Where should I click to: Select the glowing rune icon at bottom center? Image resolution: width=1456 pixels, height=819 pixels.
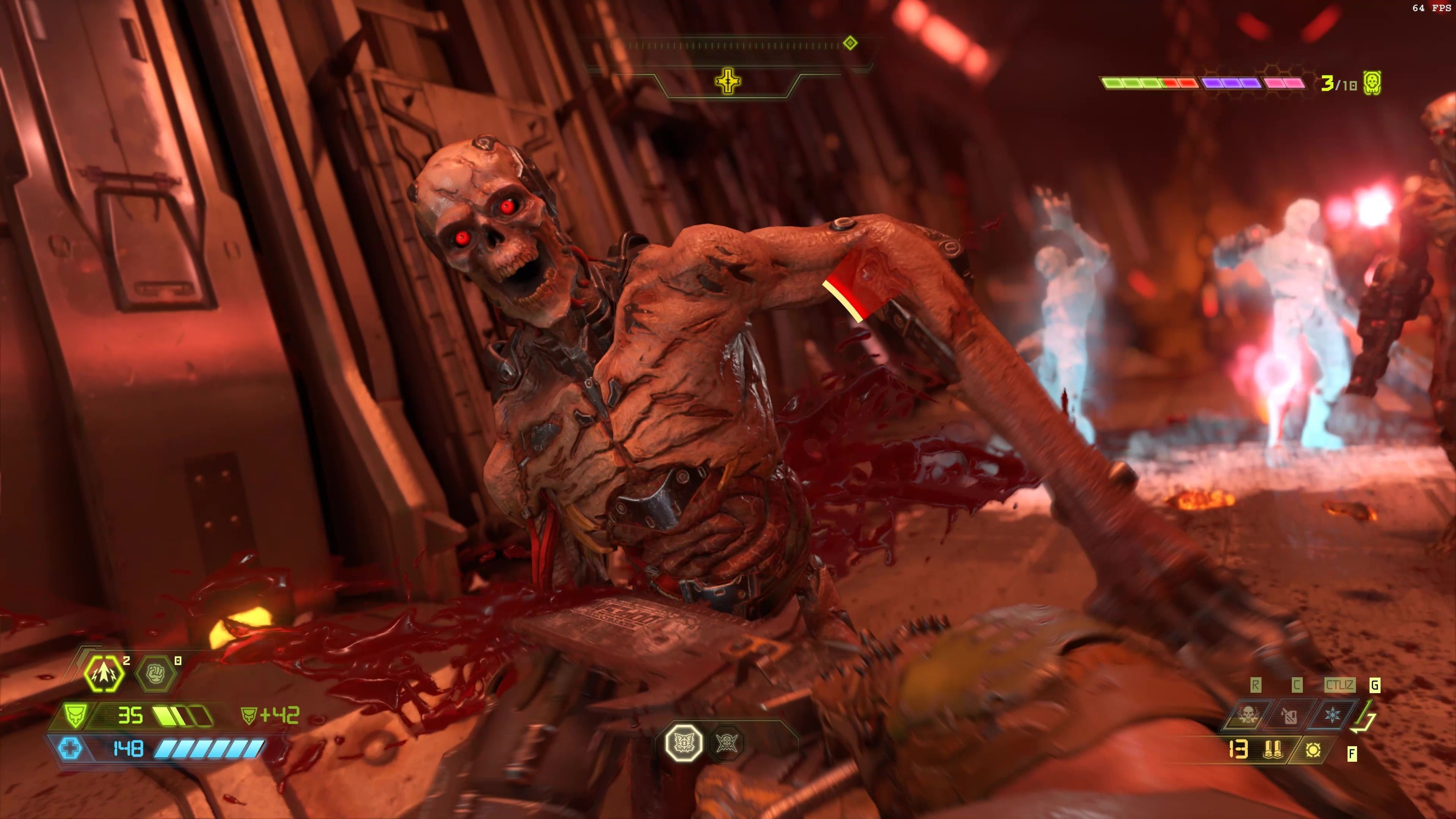[684, 742]
